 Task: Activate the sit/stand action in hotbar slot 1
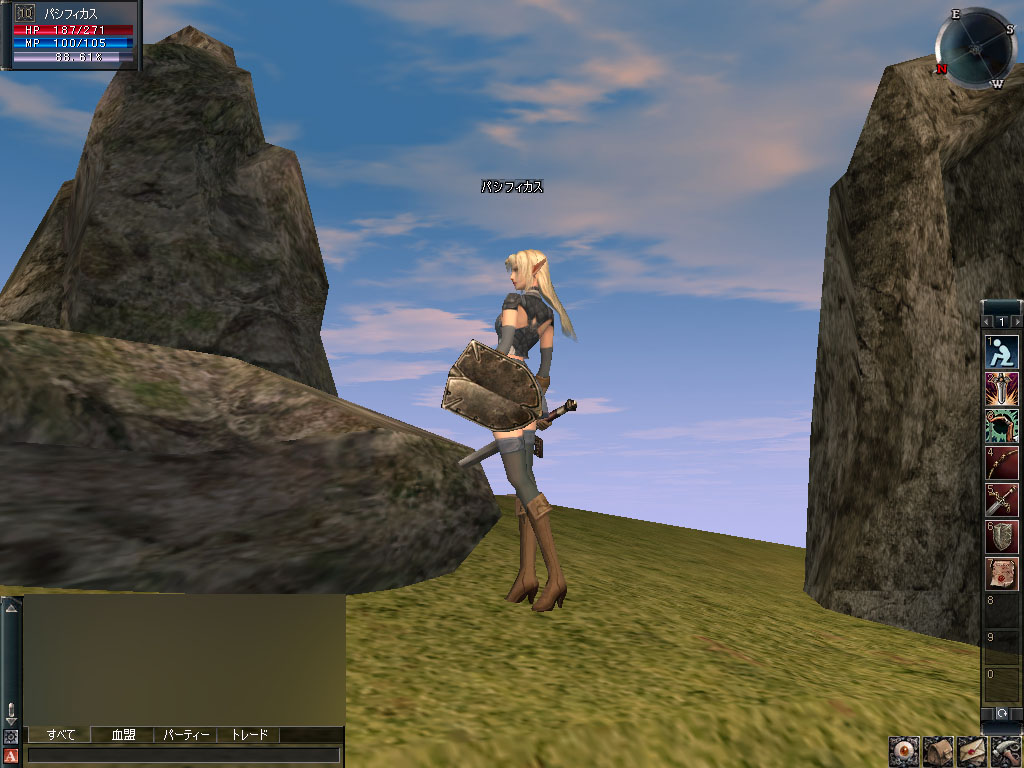click(1001, 351)
